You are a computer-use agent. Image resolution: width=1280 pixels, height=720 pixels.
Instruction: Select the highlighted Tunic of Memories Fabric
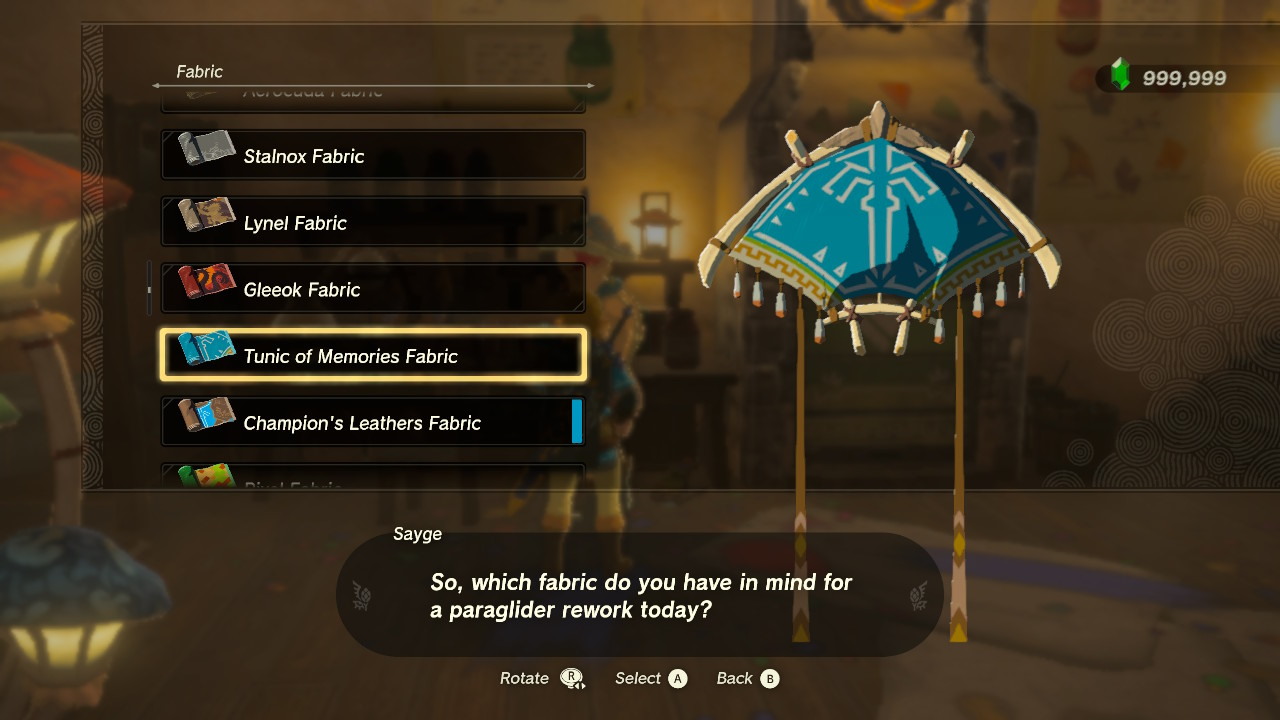point(372,356)
